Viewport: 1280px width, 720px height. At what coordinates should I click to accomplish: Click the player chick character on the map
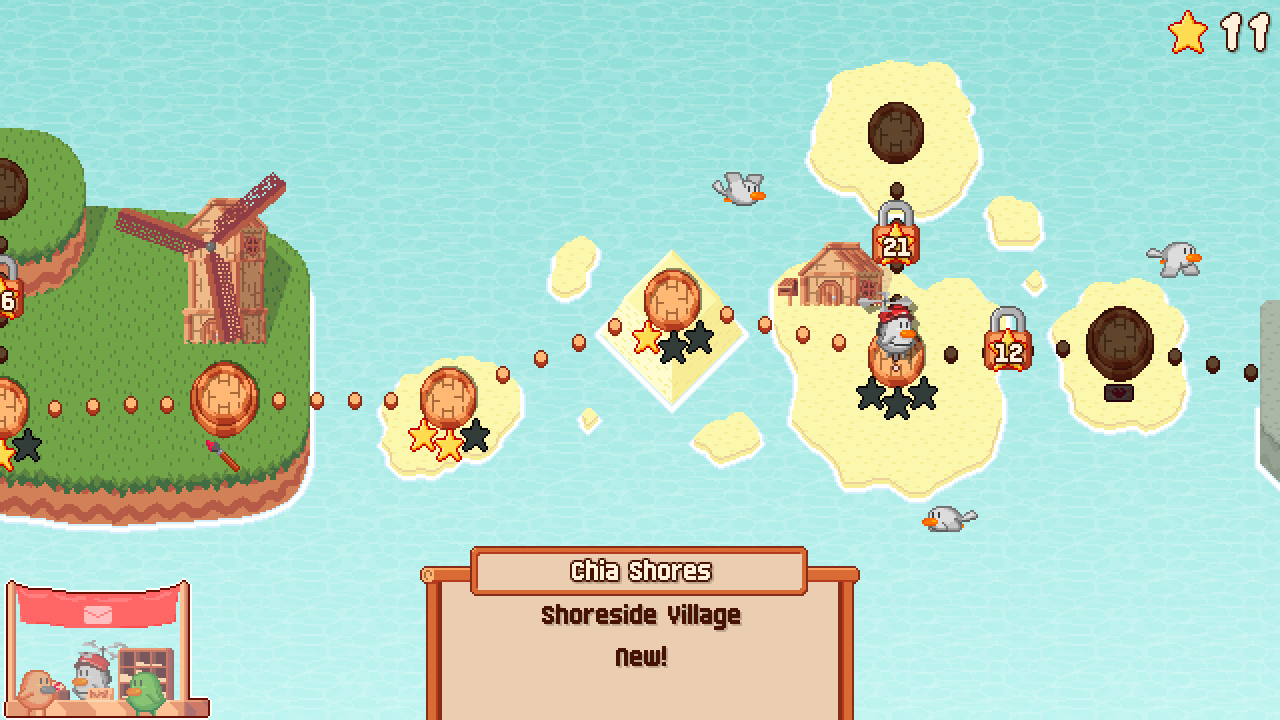897,330
